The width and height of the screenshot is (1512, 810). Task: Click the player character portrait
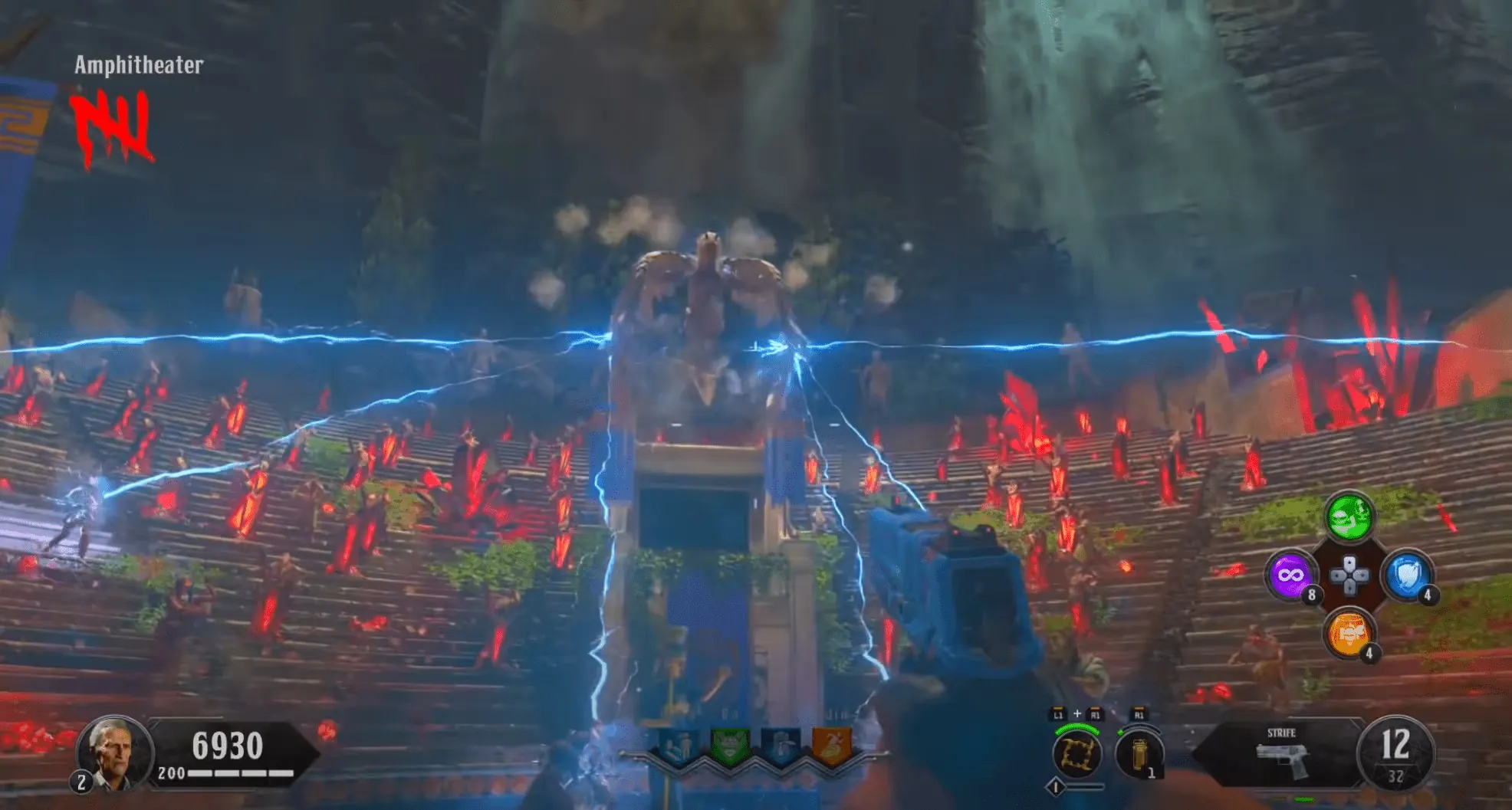[112, 752]
